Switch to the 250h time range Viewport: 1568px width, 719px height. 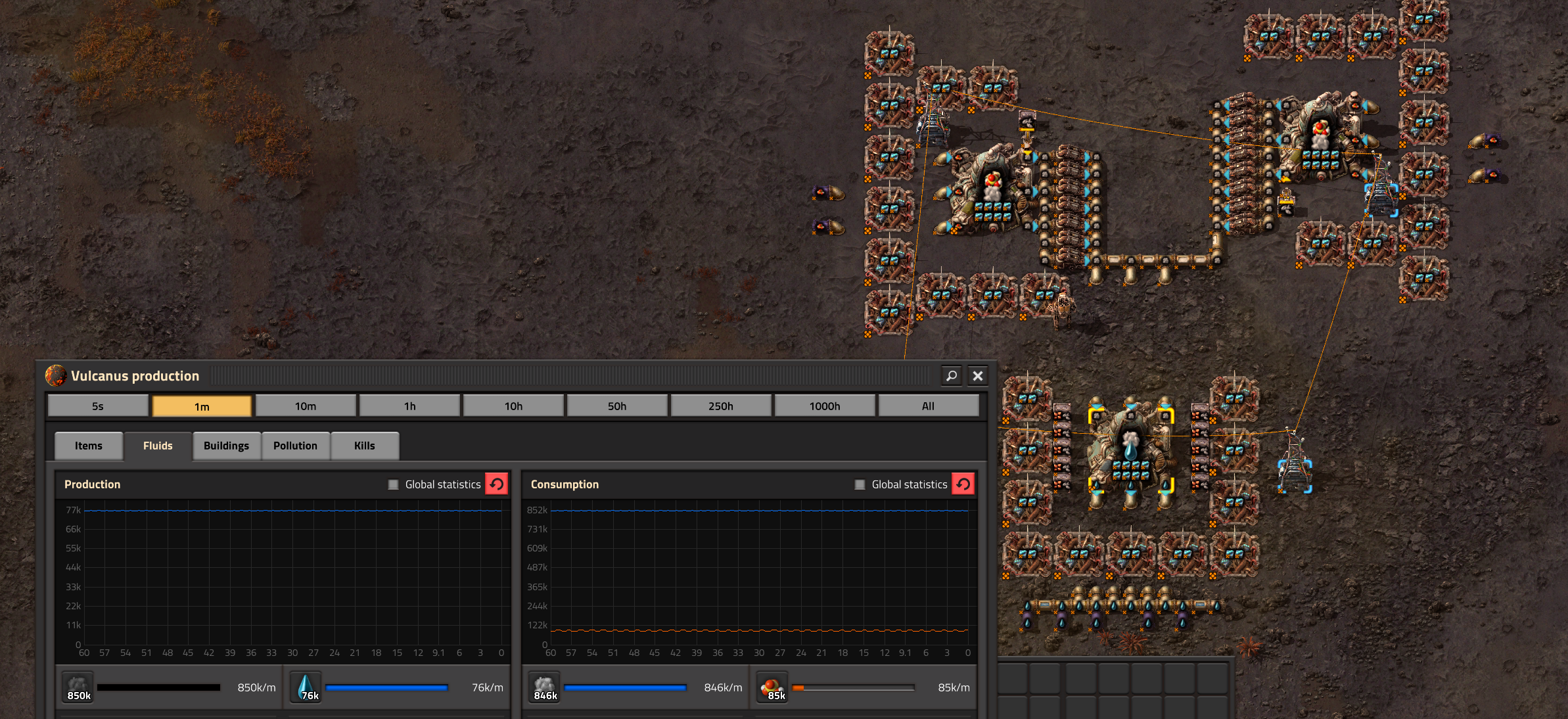pyautogui.click(x=721, y=406)
